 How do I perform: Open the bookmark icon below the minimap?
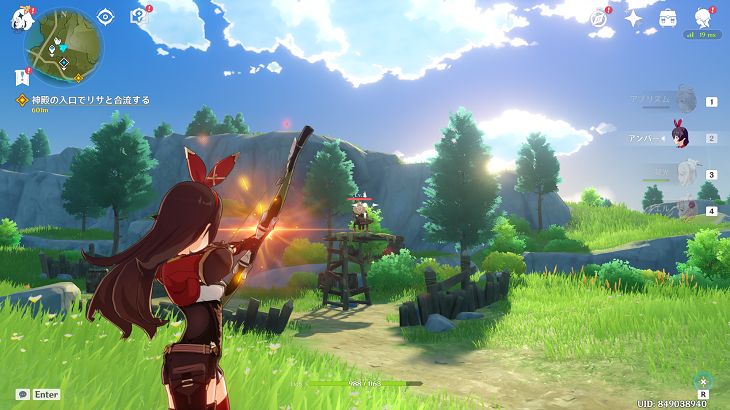click(21, 76)
